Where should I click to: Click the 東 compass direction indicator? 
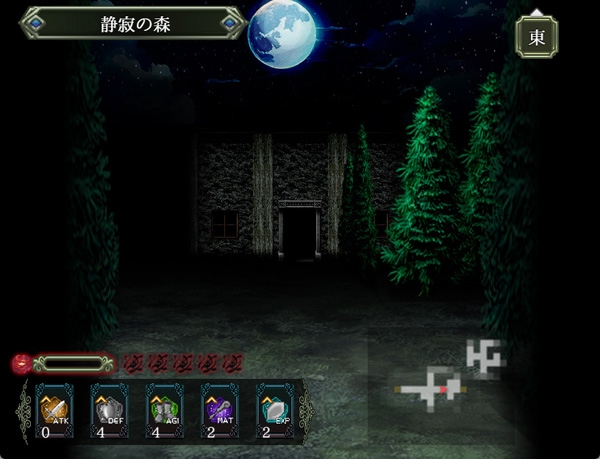click(536, 37)
